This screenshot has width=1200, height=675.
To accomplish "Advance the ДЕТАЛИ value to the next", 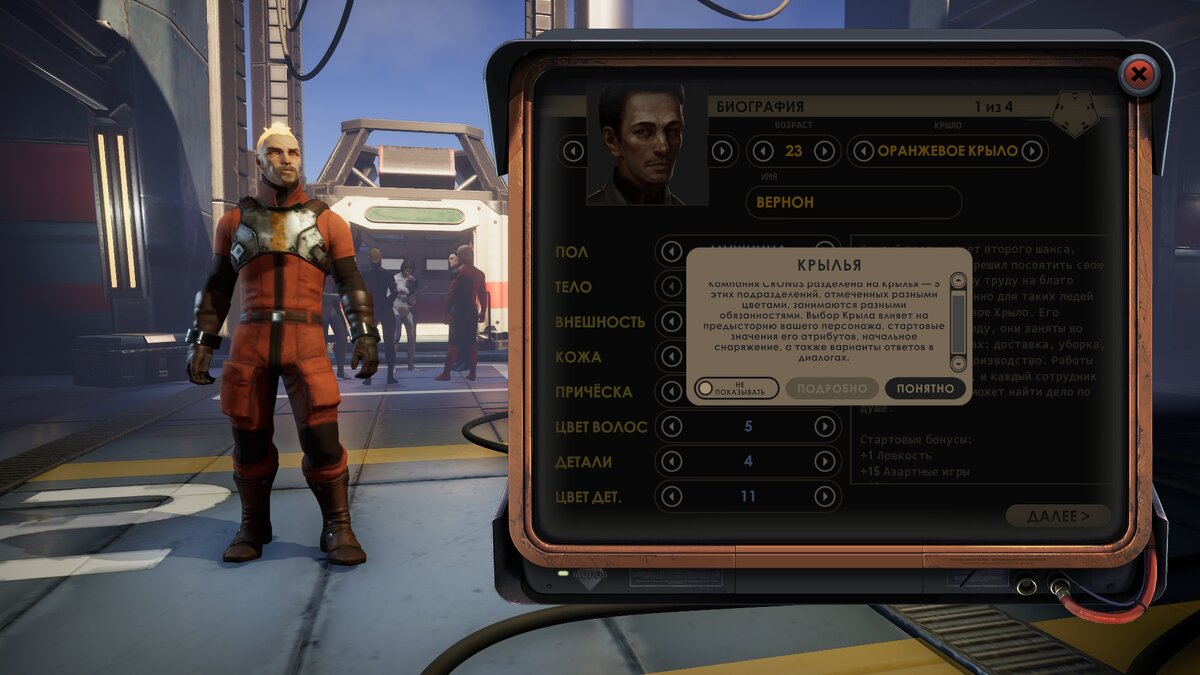I will (x=824, y=461).
